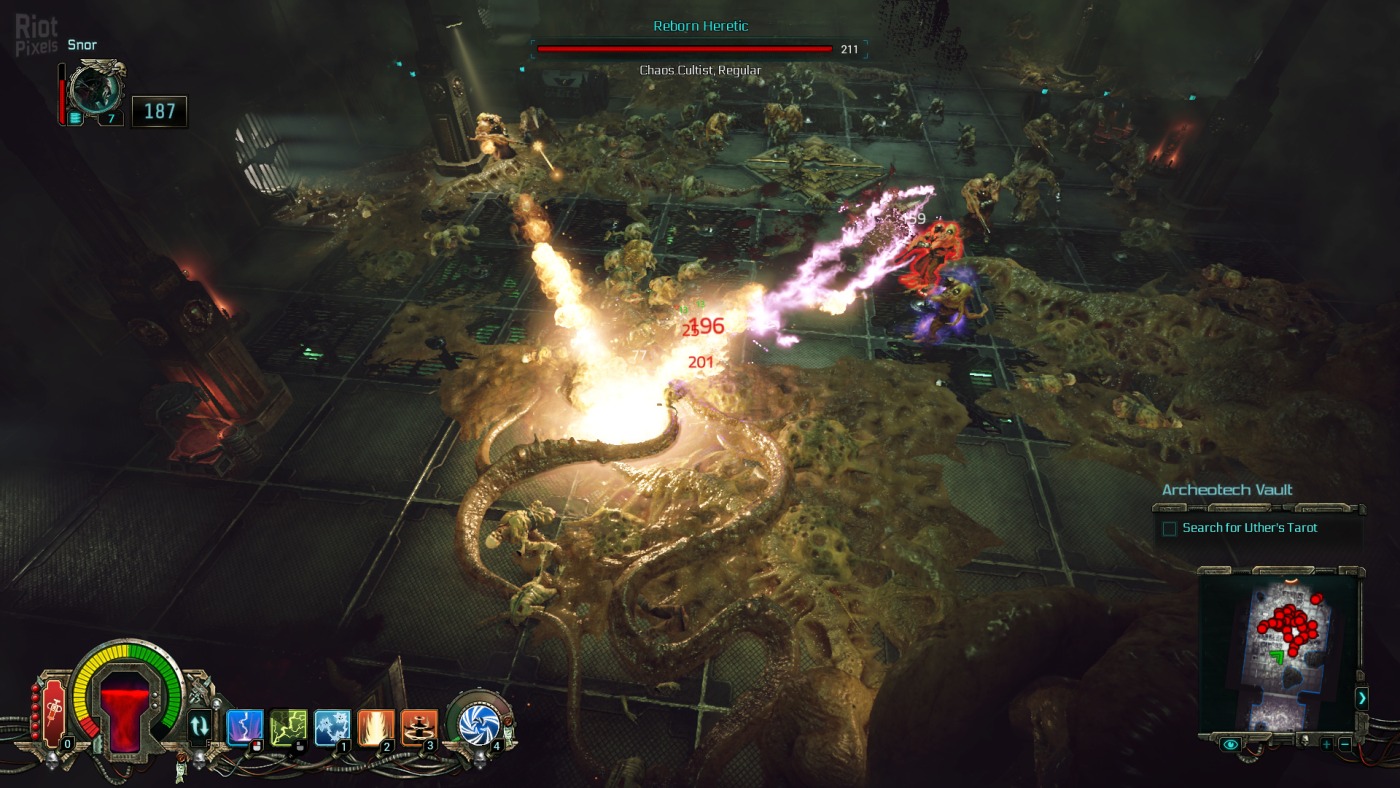Image resolution: width=1400 pixels, height=788 pixels.
Task: Use the red syringe healing inoculator
Action: tap(52, 712)
